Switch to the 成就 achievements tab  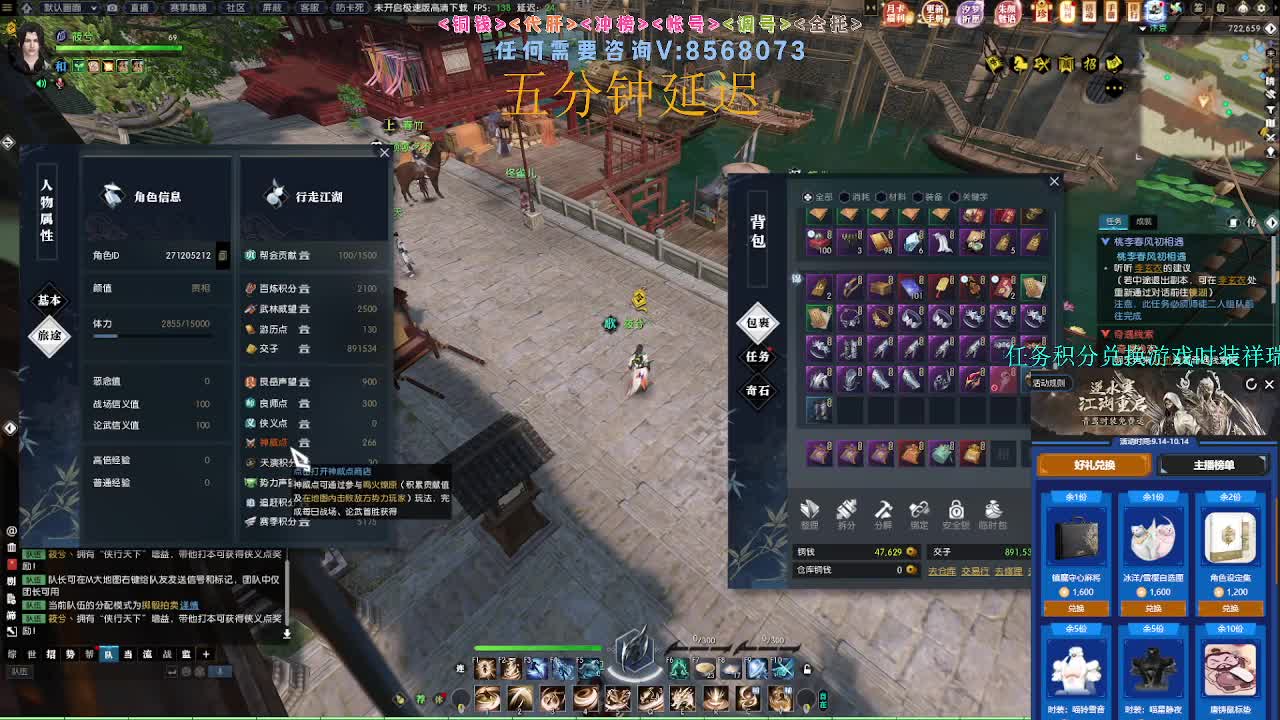pos(1145,222)
